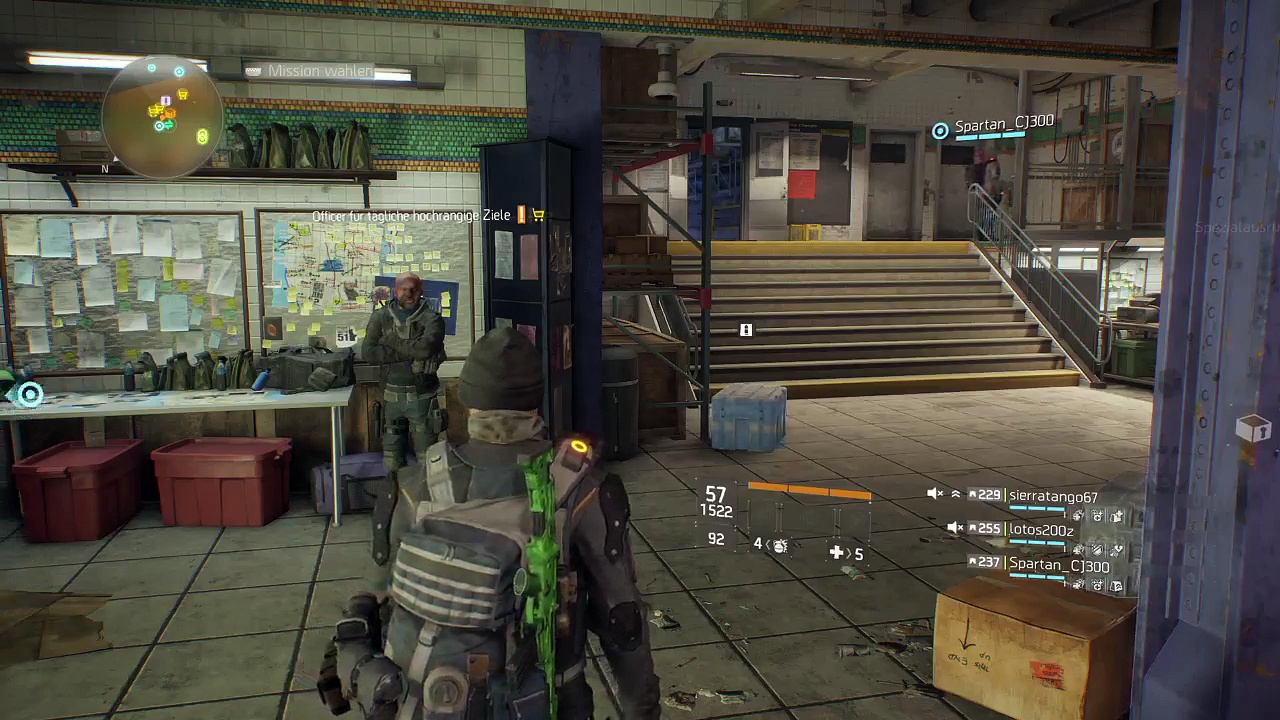Choose lotos200z in the group list
The image size is (1280, 720).
[1041, 529]
